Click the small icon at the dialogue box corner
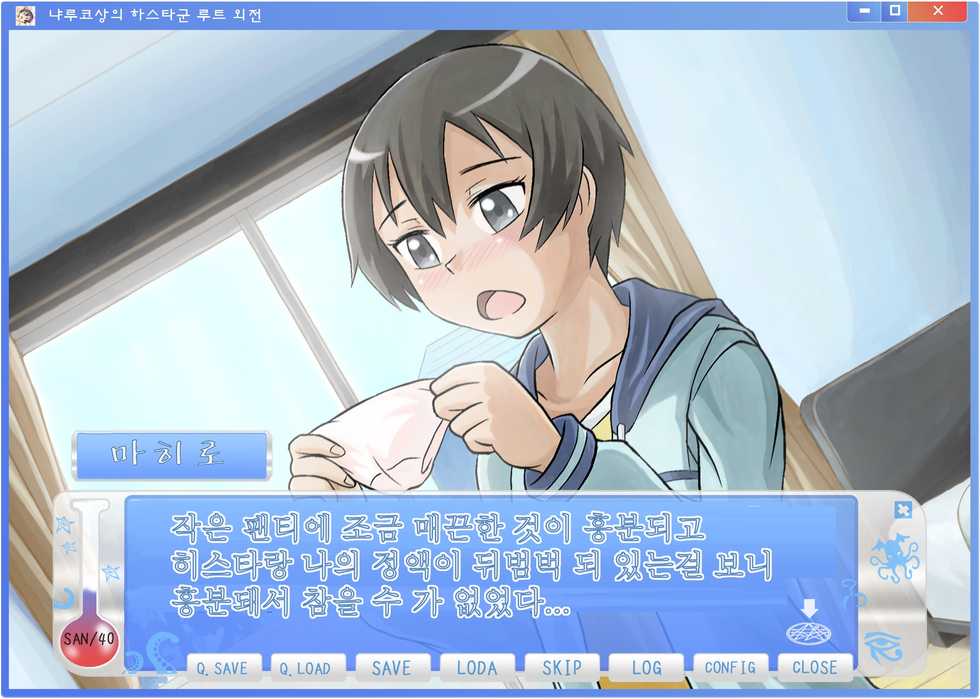980x699 pixels. click(x=902, y=510)
